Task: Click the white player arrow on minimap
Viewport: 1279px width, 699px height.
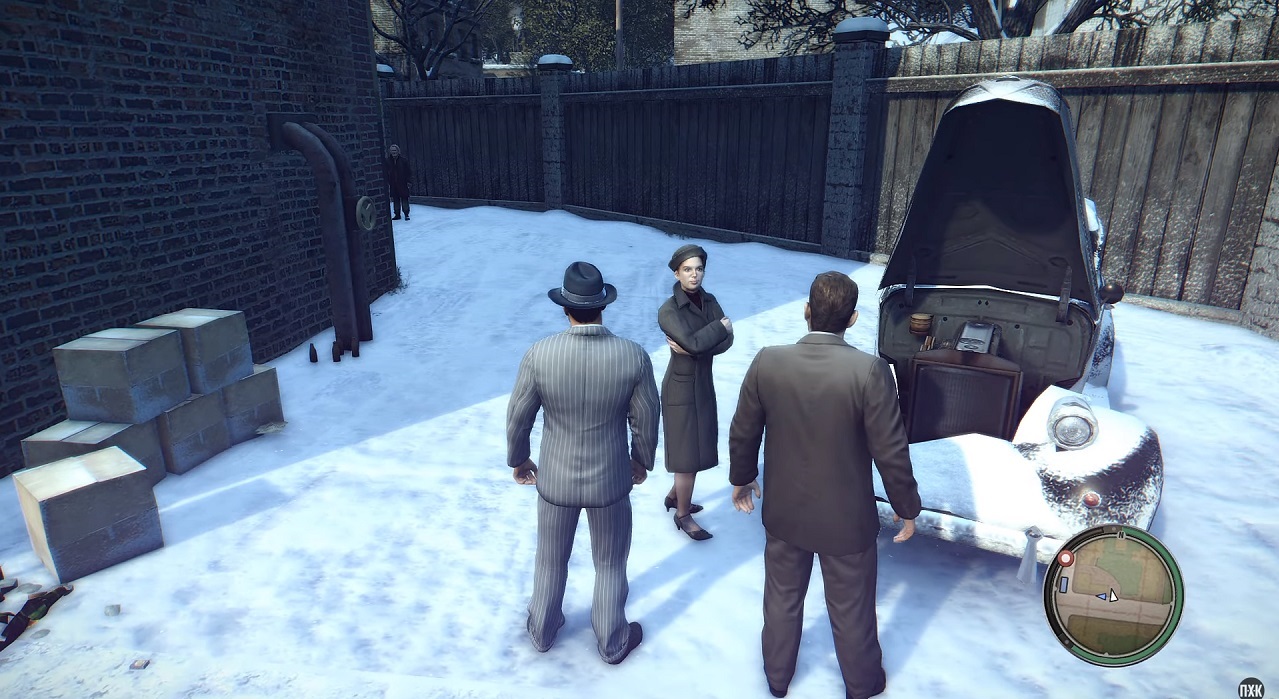Action: (1113, 595)
